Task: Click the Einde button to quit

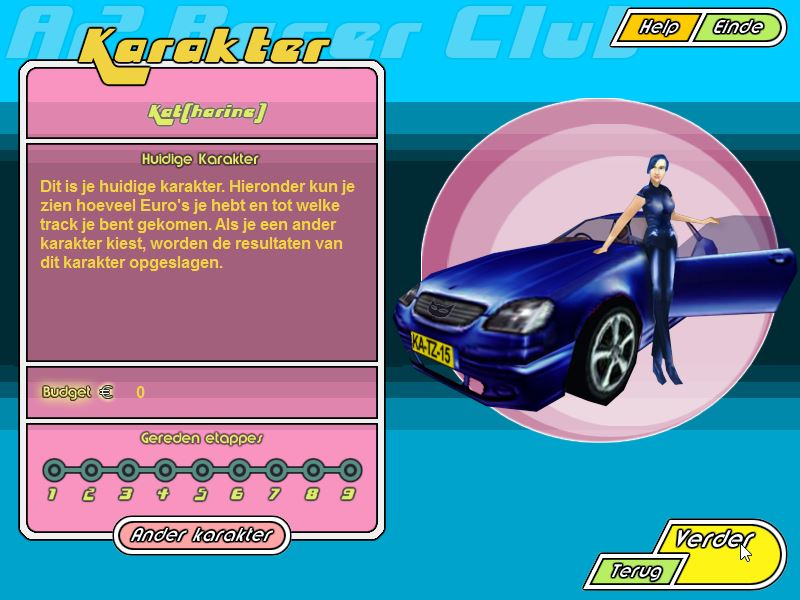Action: (x=737, y=28)
